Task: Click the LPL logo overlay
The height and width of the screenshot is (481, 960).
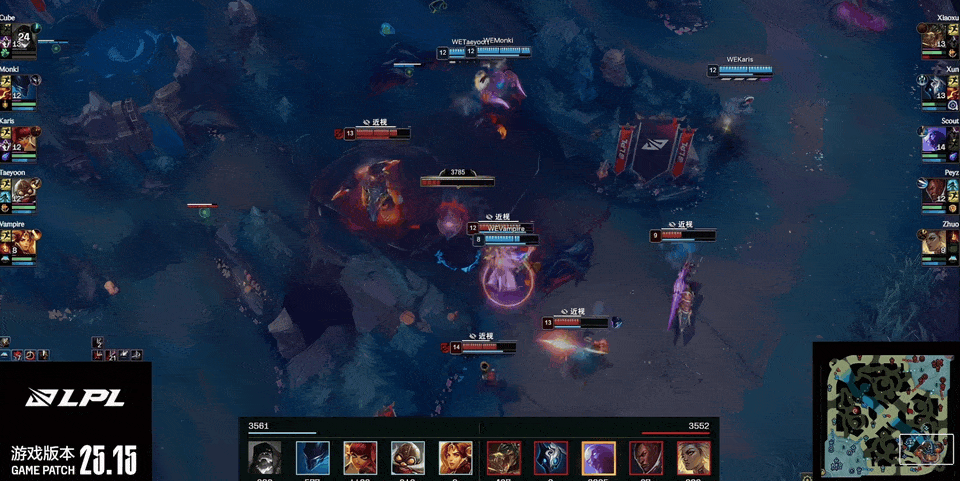Action: pyautogui.click(x=76, y=398)
